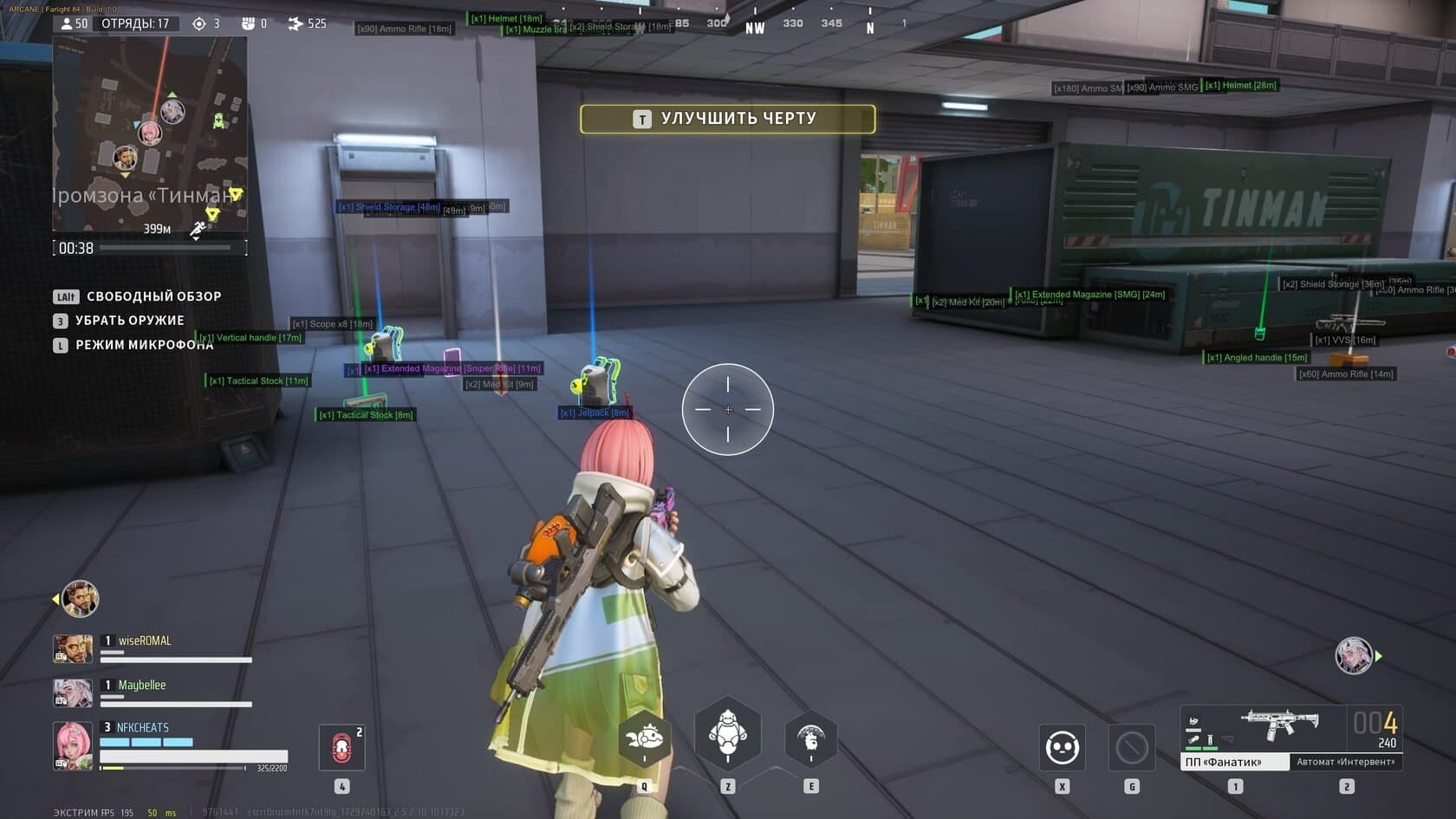Click the player count icon showing 50
Screen dimensions: 1456x819
tap(69, 23)
